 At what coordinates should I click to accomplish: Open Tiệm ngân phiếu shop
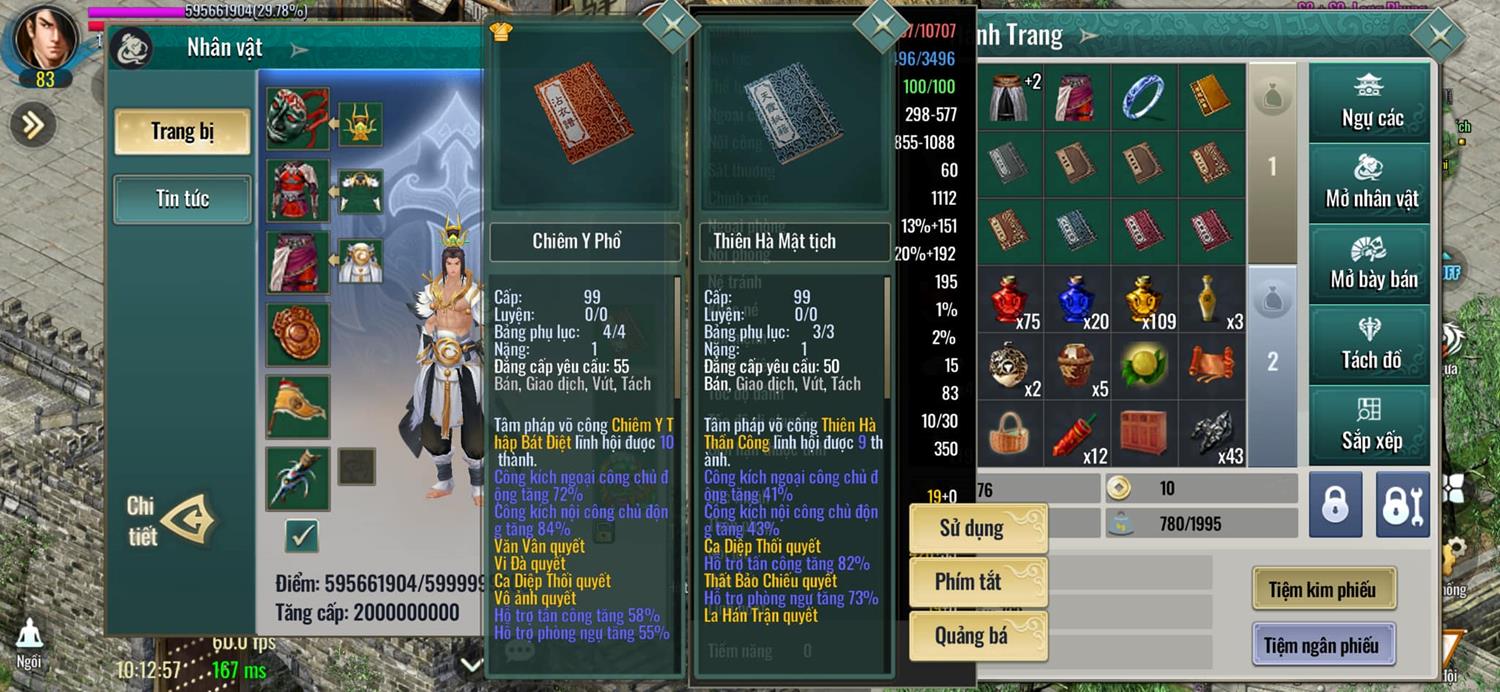pos(1322,645)
